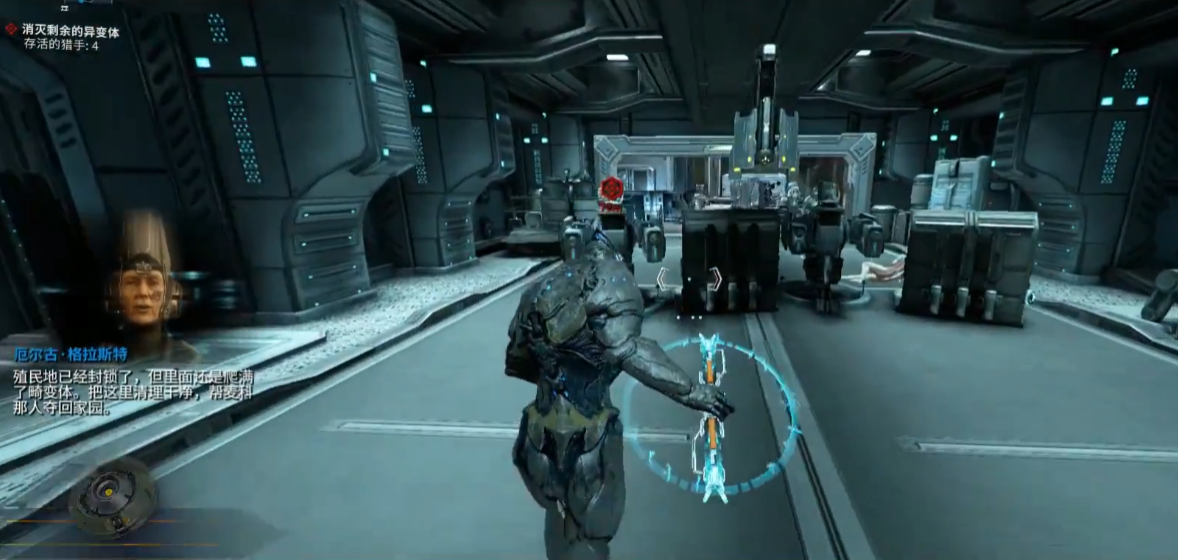Click the red enemy objective marker
The image size is (1178, 560).
point(610,189)
